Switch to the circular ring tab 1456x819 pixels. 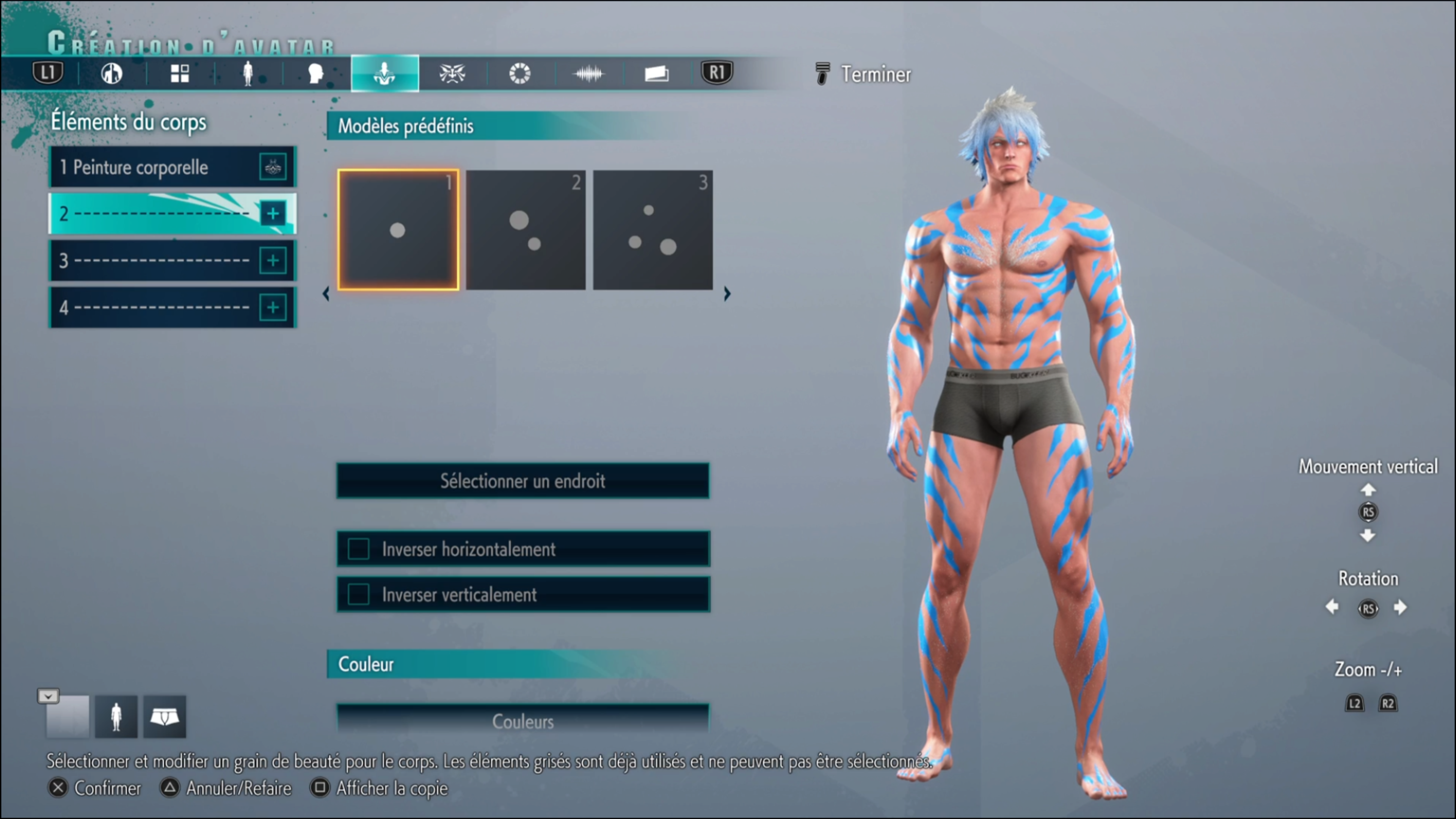pyautogui.click(x=520, y=74)
